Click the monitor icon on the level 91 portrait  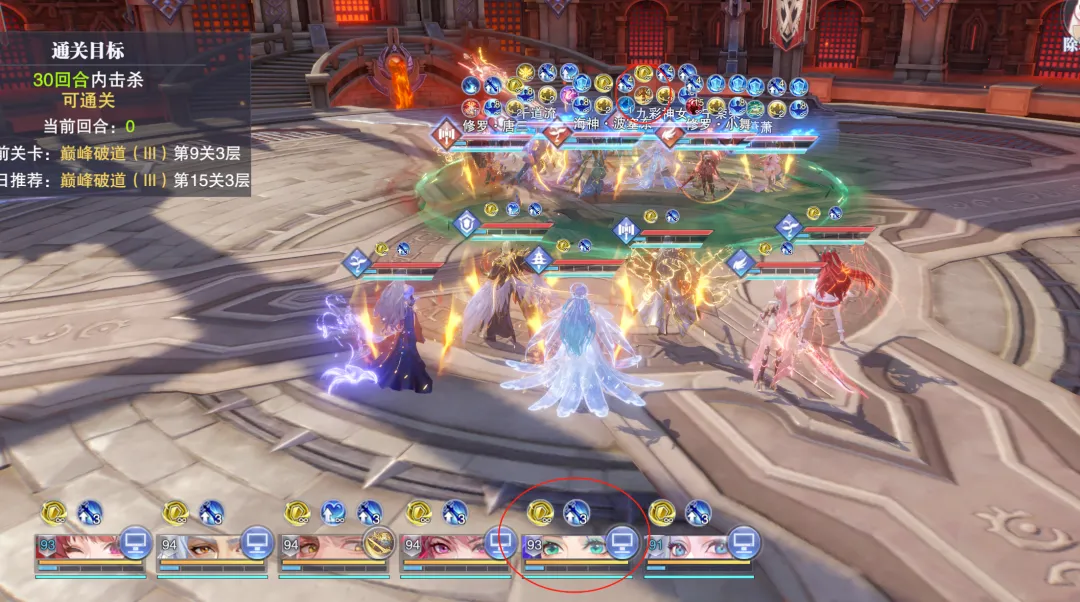coord(743,543)
